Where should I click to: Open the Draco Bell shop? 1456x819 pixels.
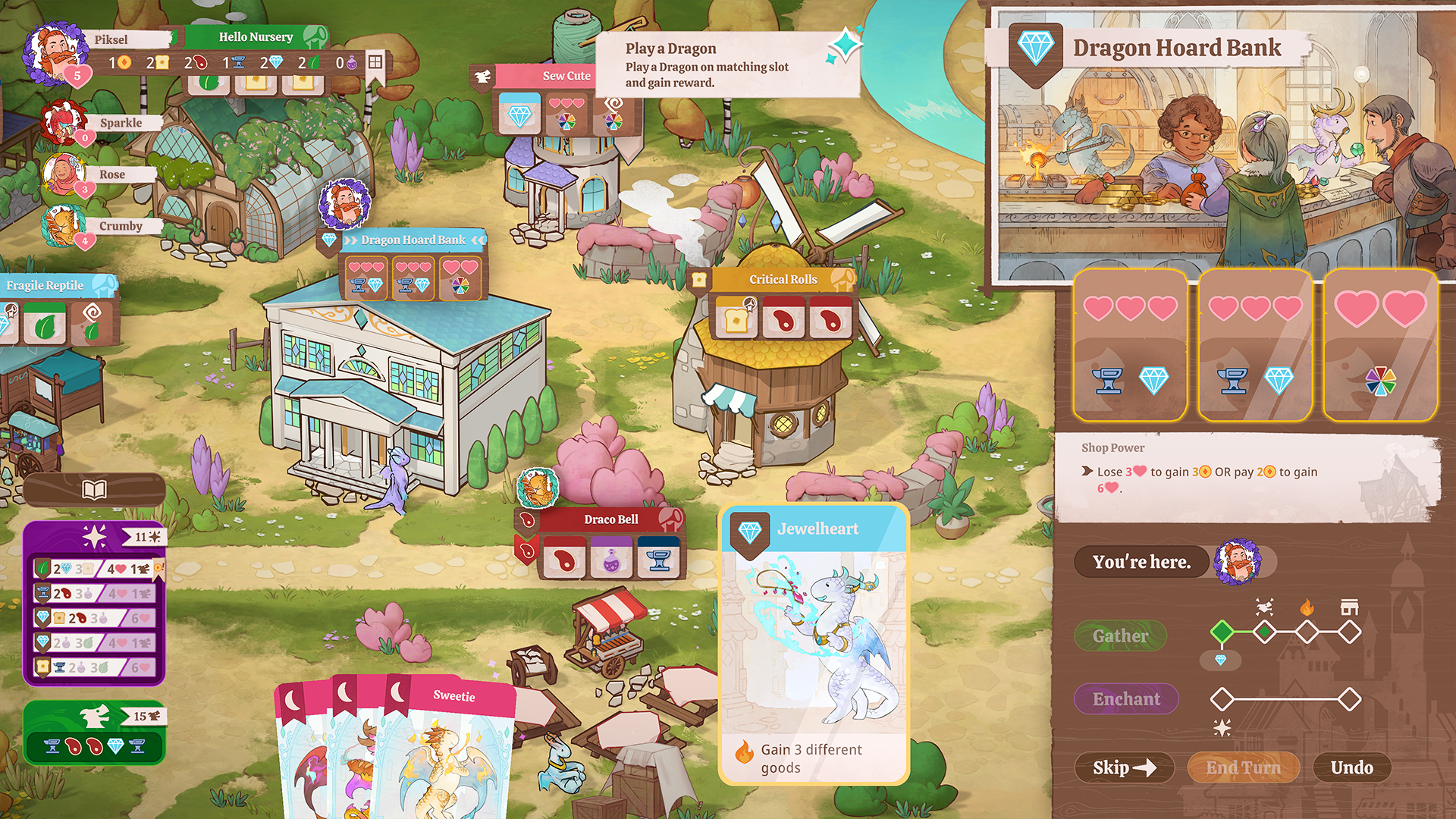click(x=610, y=519)
